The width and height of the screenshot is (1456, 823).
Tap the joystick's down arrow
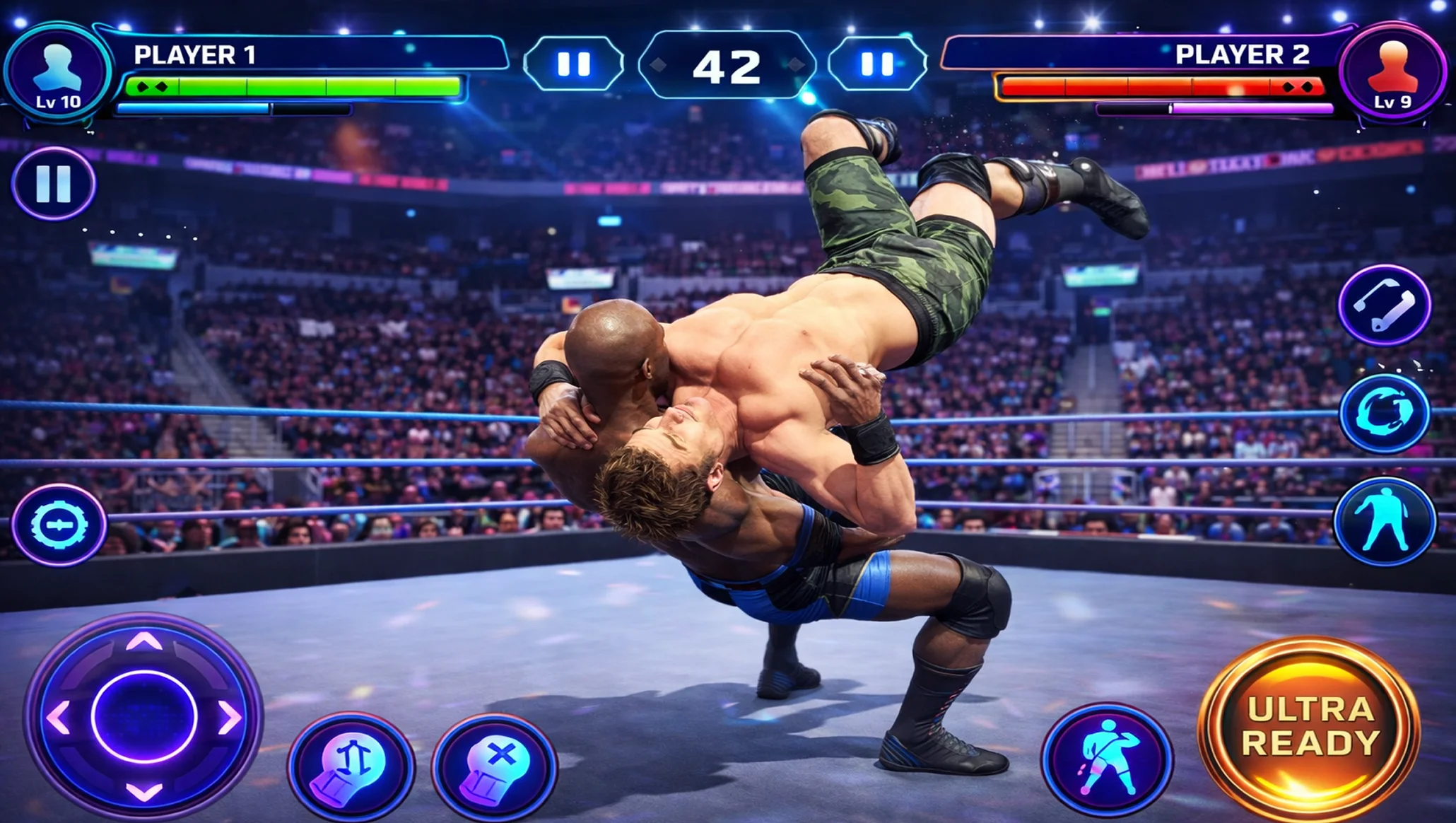pos(144,792)
